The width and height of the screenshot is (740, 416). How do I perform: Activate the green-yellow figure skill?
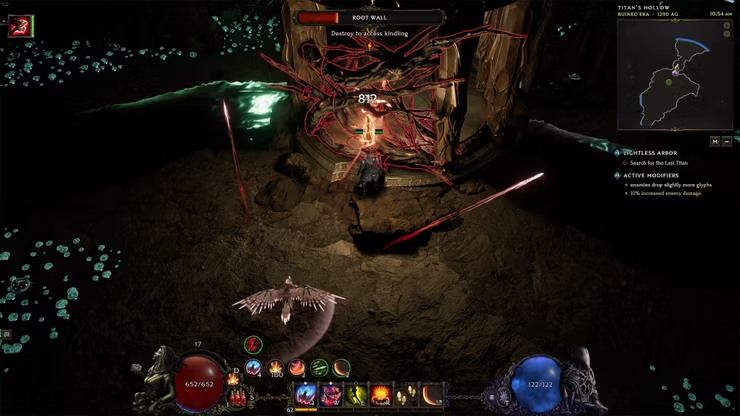pos(356,394)
